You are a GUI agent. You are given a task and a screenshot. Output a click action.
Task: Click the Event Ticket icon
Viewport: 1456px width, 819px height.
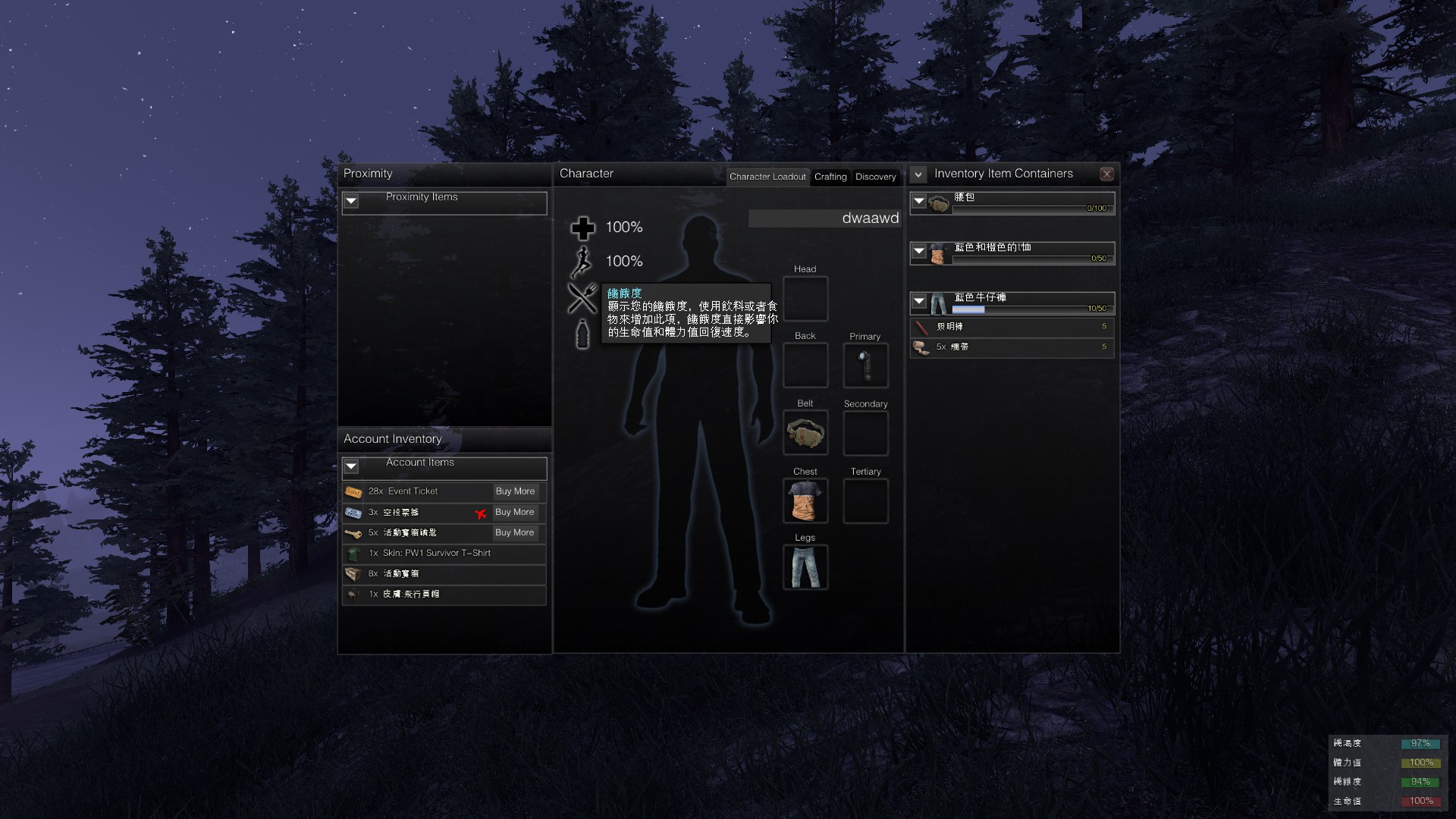(353, 491)
